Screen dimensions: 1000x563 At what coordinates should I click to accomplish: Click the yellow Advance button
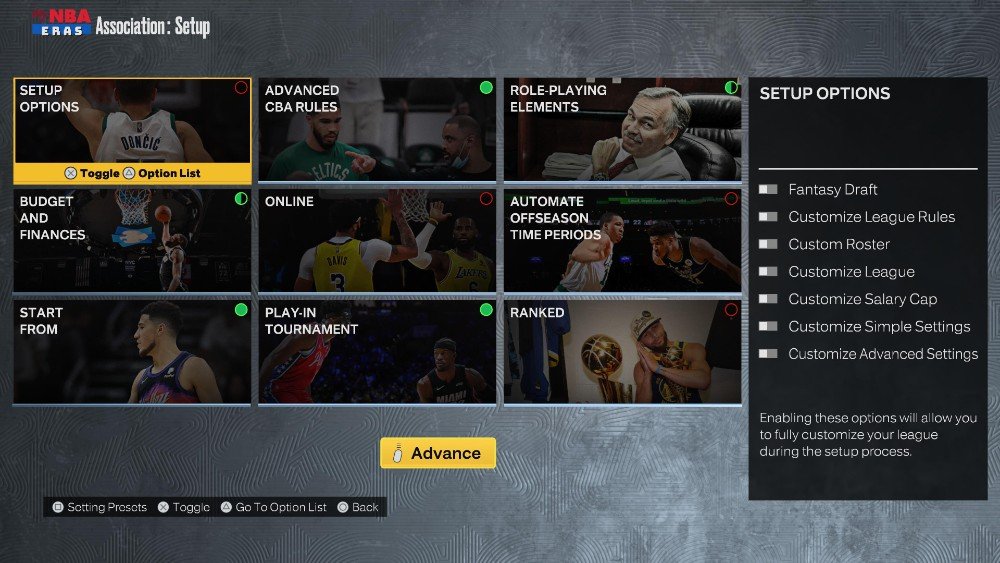[438, 453]
